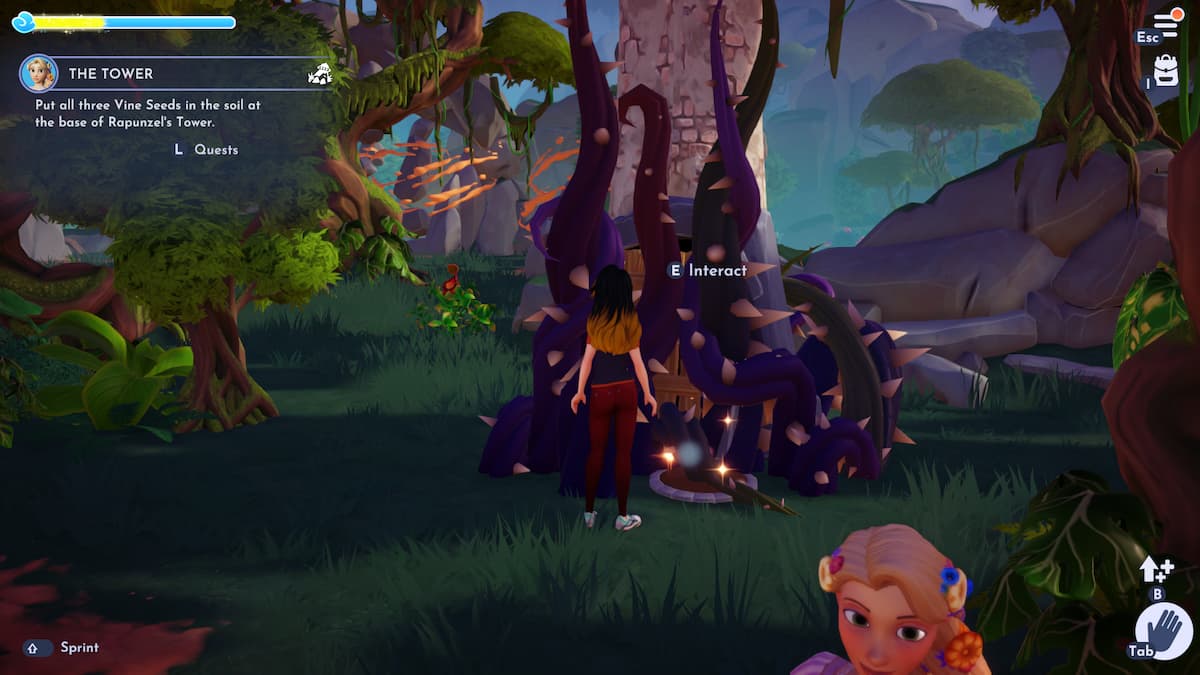Open the backpack inventory
This screenshot has width=1200, height=675.
pyautogui.click(x=1166, y=69)
